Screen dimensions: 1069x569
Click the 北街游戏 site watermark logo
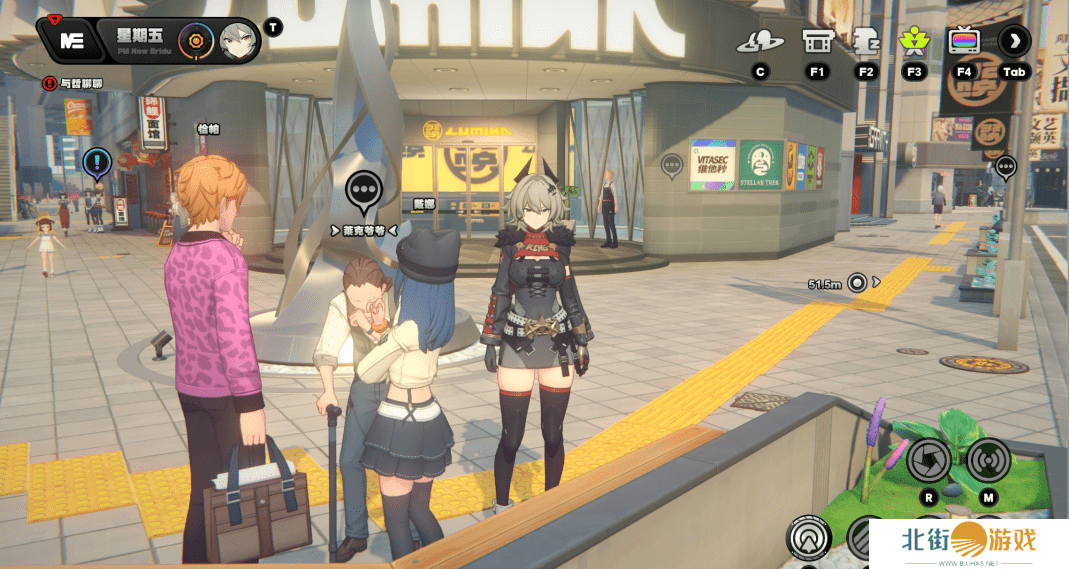tap(966, 541)
